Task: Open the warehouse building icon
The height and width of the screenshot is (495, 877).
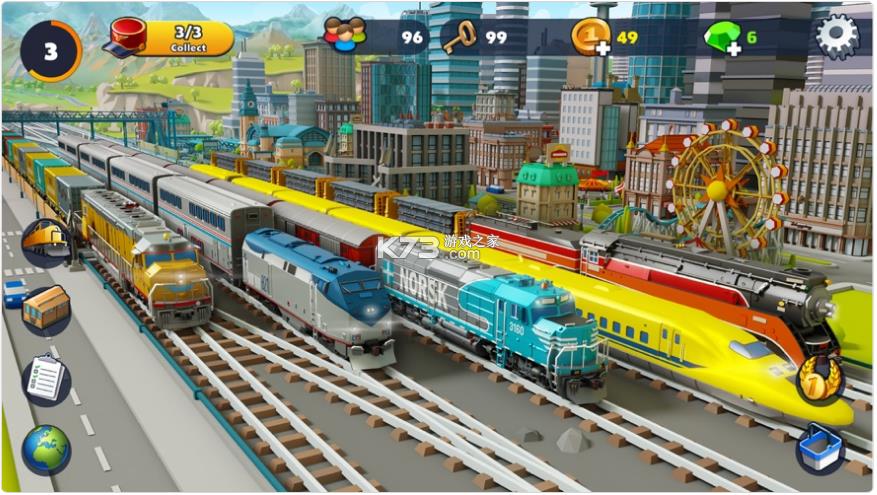Action: [x=46, y=309]
